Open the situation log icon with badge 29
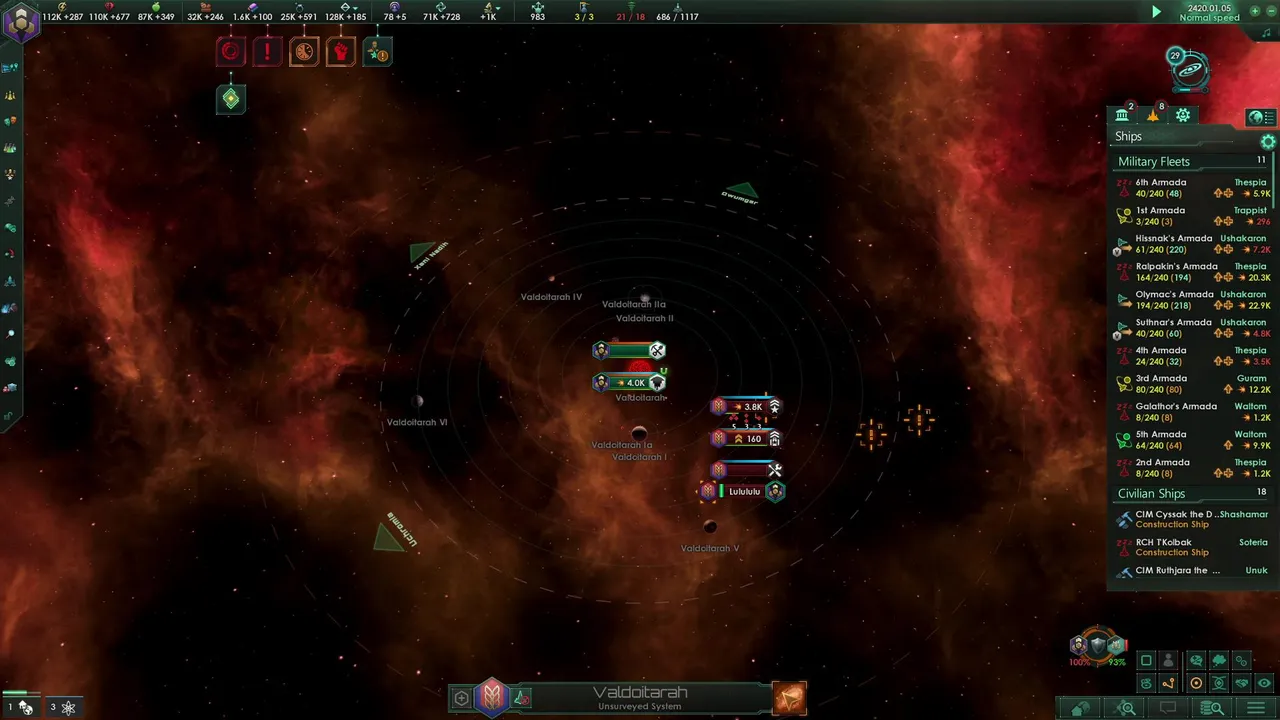 tap(1188, 70)
